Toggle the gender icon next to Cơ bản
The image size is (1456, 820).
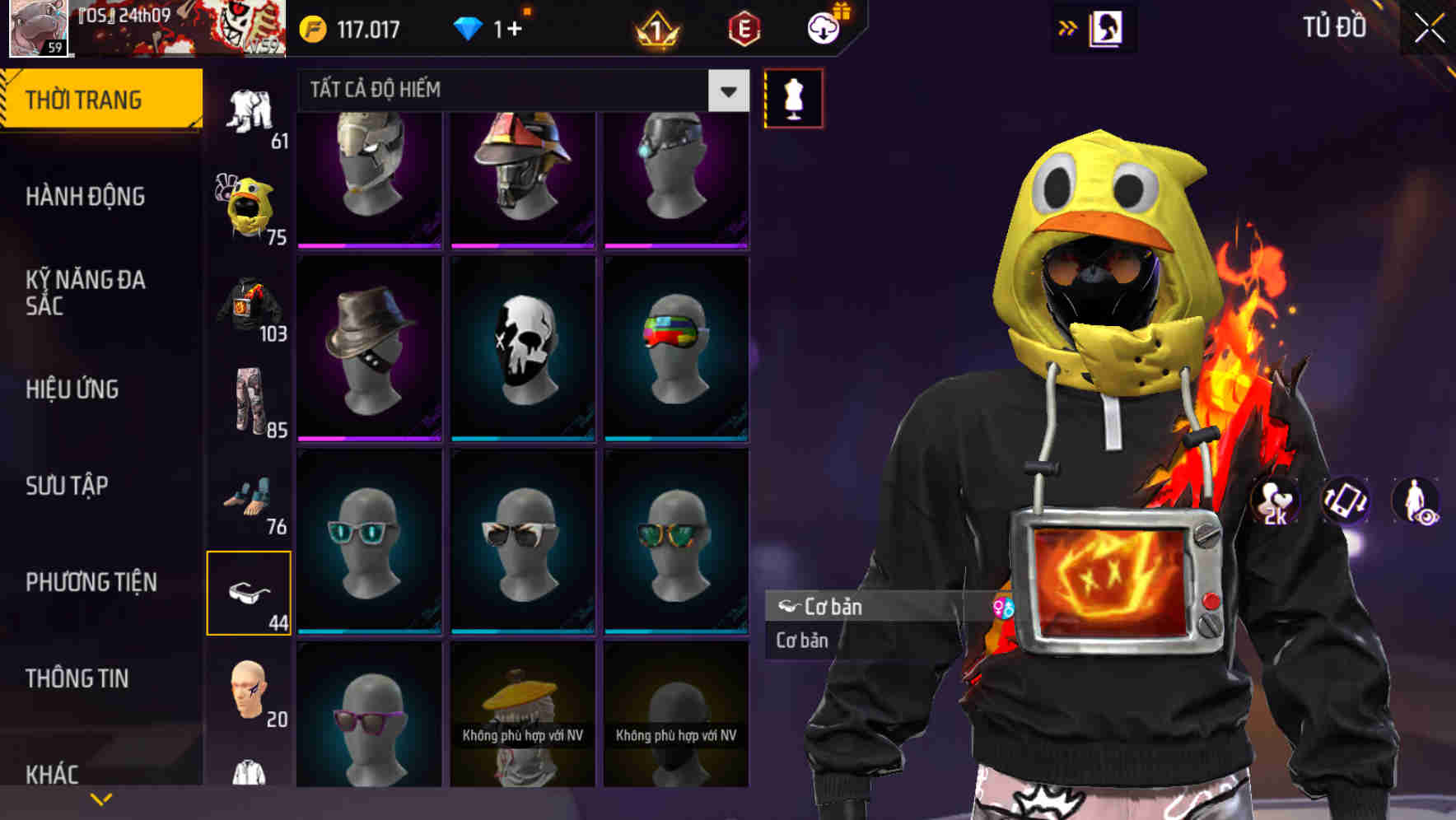[x=1003, y=607]
